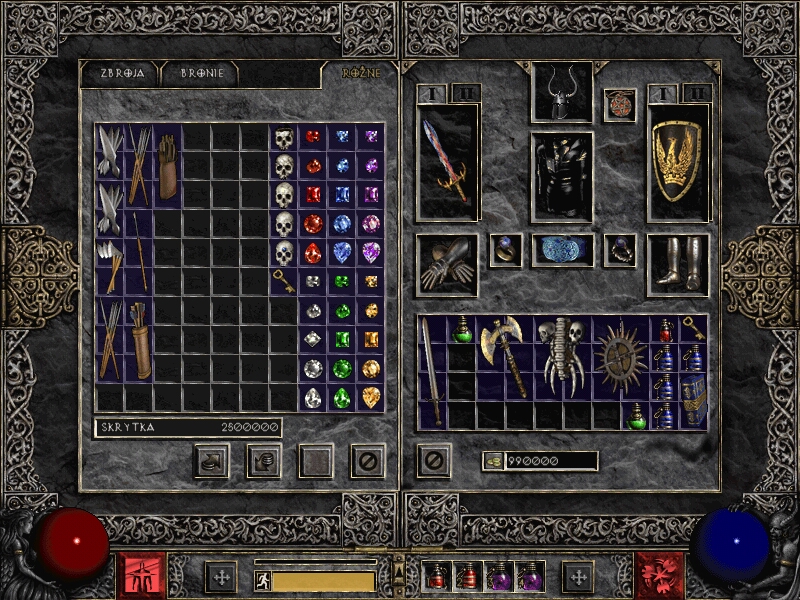
Task: Select the equipped amulet slot
Action: [619, 105]
